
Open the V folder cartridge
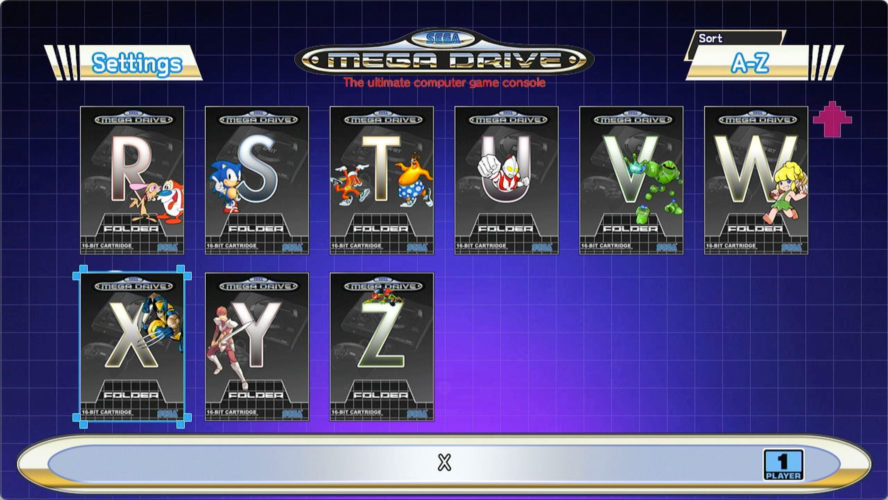(632, 180)
